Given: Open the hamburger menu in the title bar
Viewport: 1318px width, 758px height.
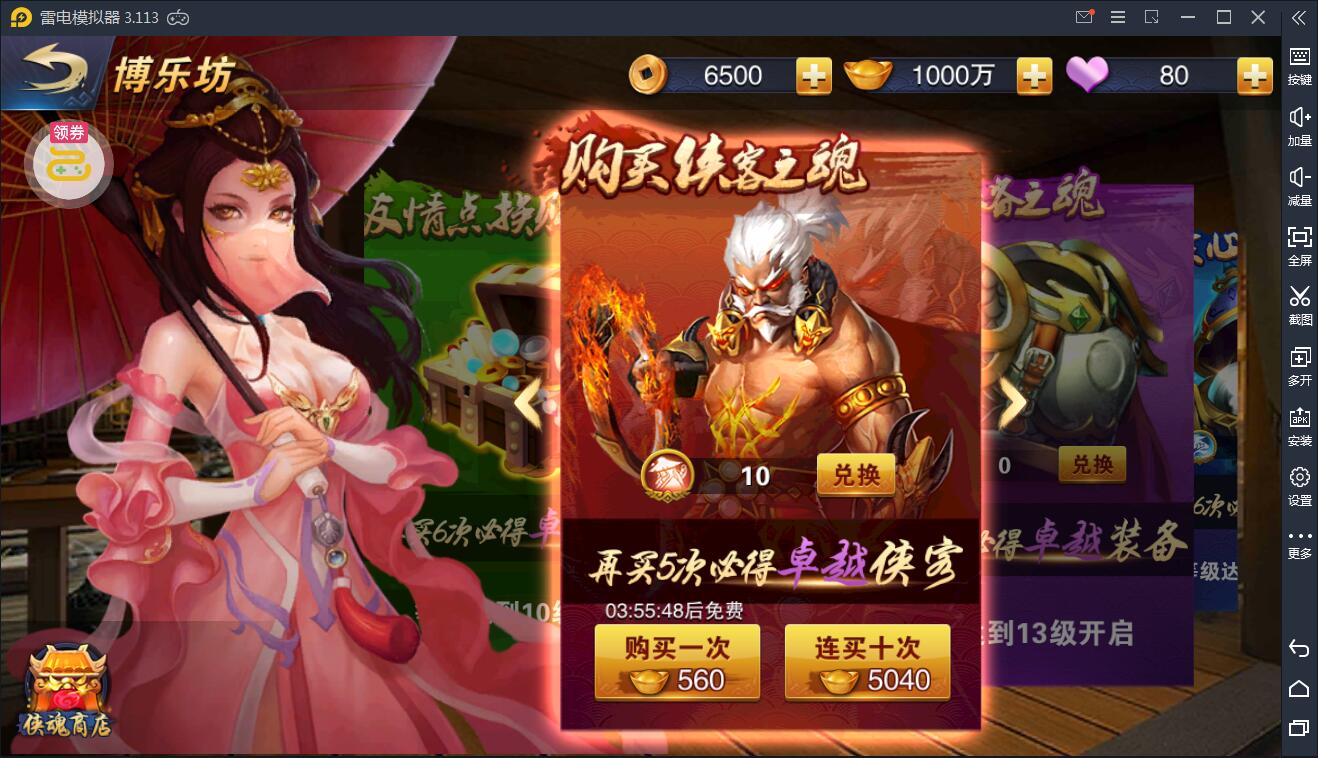Looking at the screenshot, I should [1117, 17].
